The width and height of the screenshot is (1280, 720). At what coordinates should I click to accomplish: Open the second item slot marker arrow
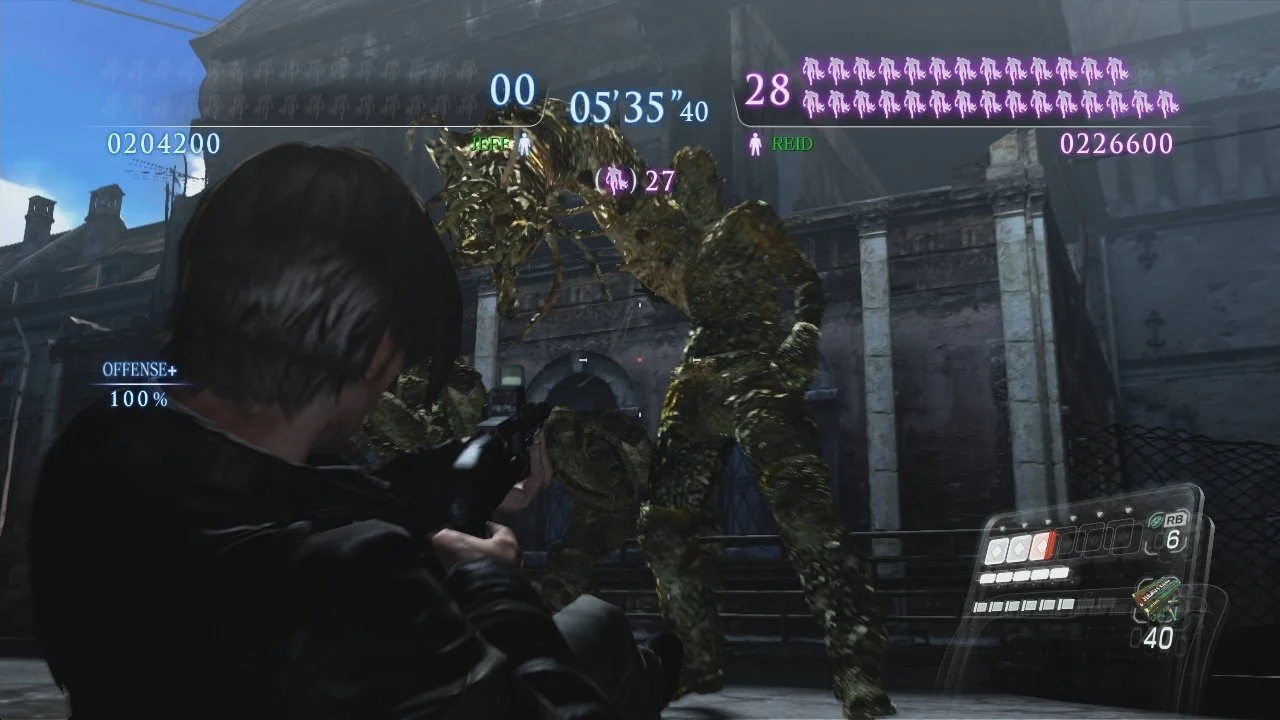(x=1024, y=524)
